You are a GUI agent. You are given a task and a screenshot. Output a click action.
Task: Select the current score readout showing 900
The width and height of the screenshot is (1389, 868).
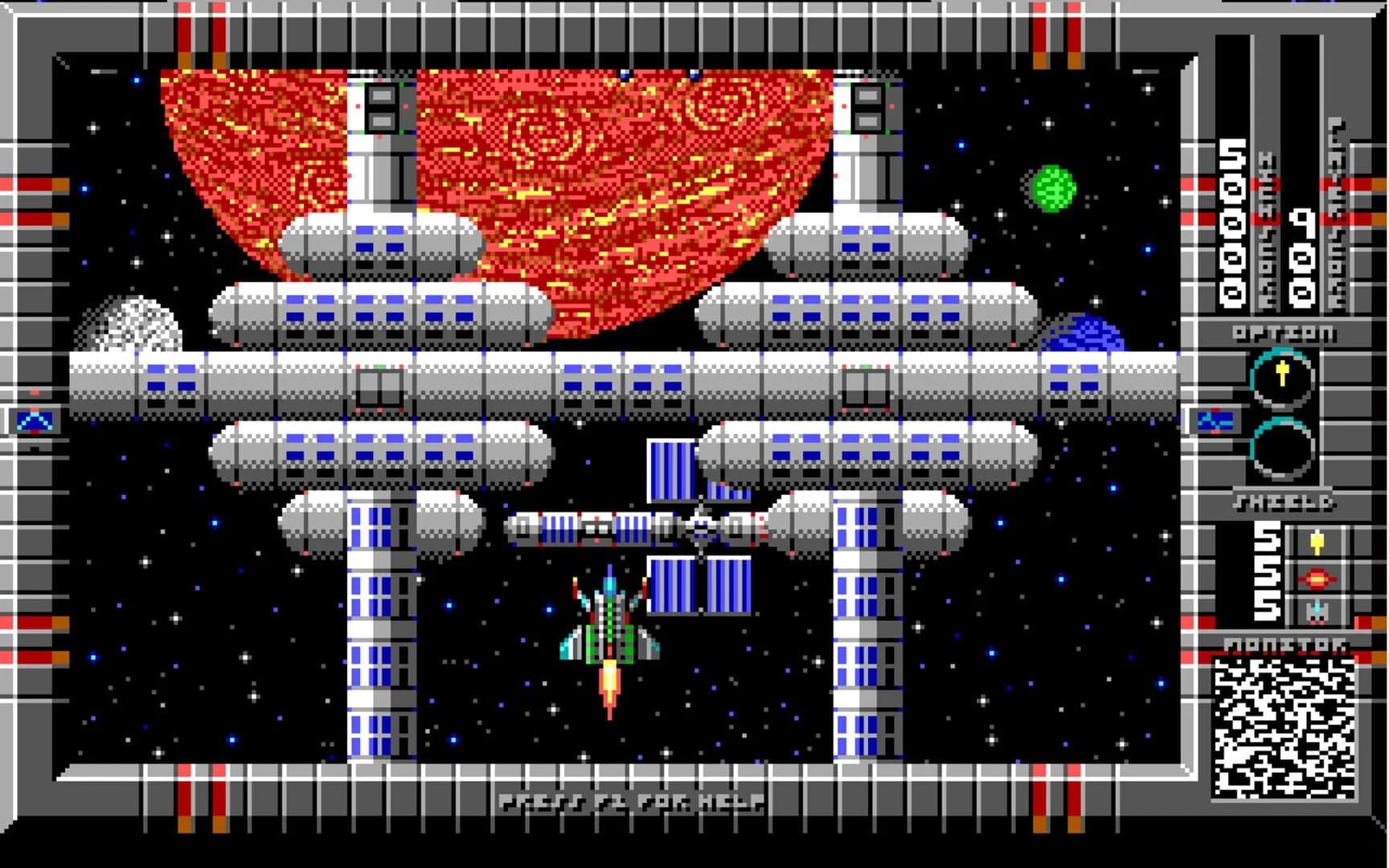click(x=1301, y=257)
